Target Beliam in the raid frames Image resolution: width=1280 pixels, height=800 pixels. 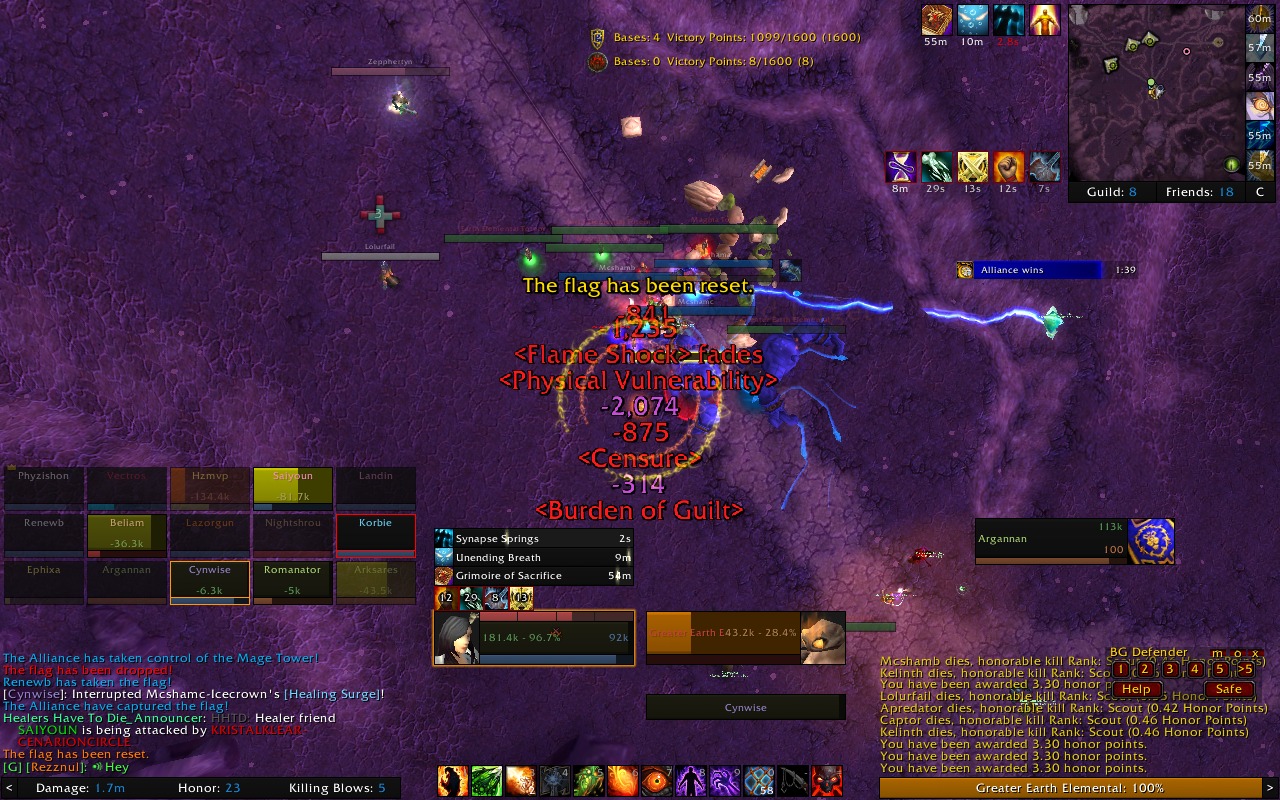126,532
